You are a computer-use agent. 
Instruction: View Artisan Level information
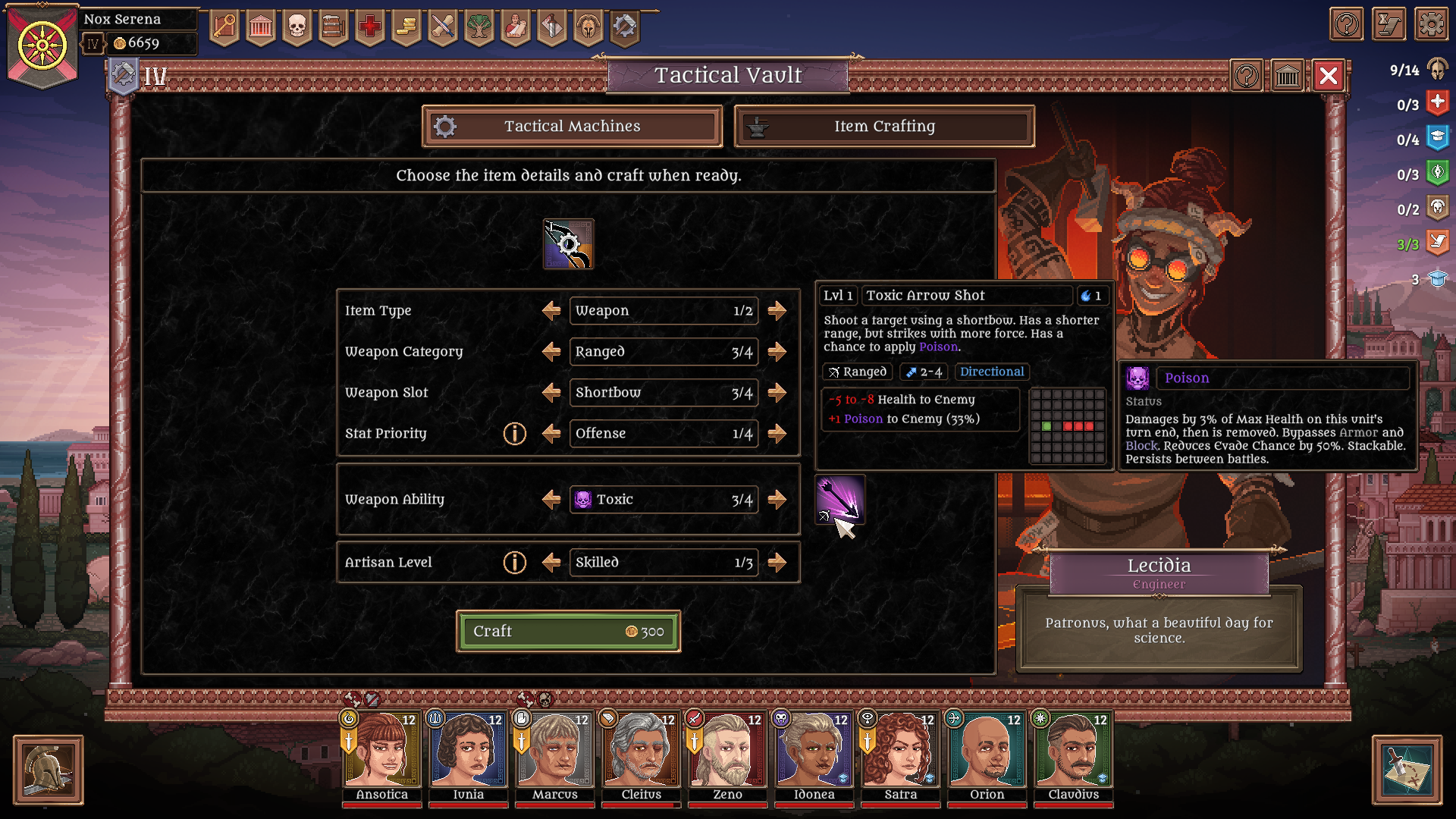tap(514, 563)
